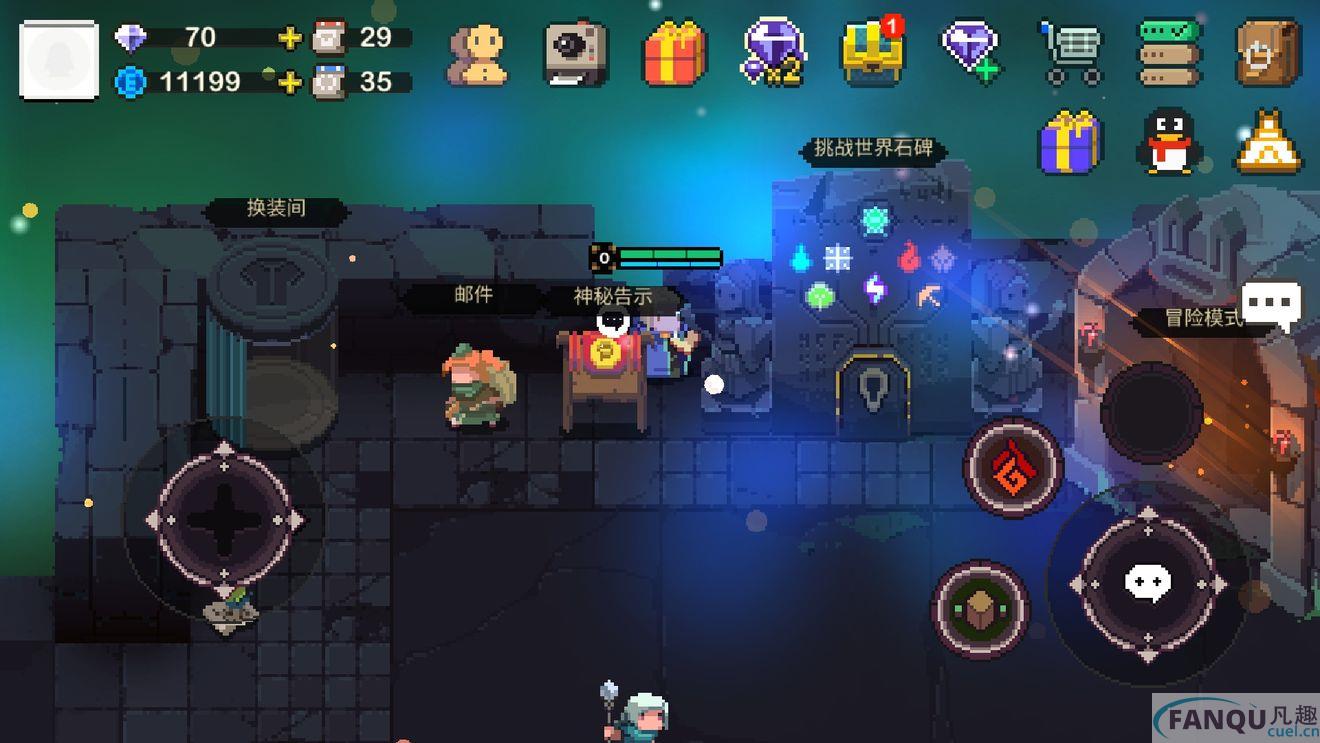Open the friends character icon
The height and width of the screenshot is (743, 1320).
pos(478,54)
